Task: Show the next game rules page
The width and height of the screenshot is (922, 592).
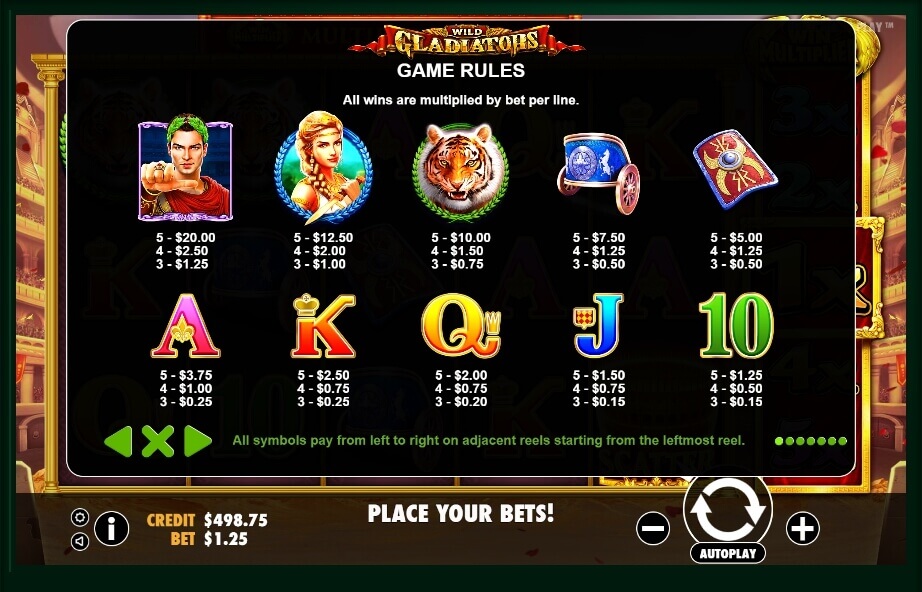Action: [x=197, y=441]
